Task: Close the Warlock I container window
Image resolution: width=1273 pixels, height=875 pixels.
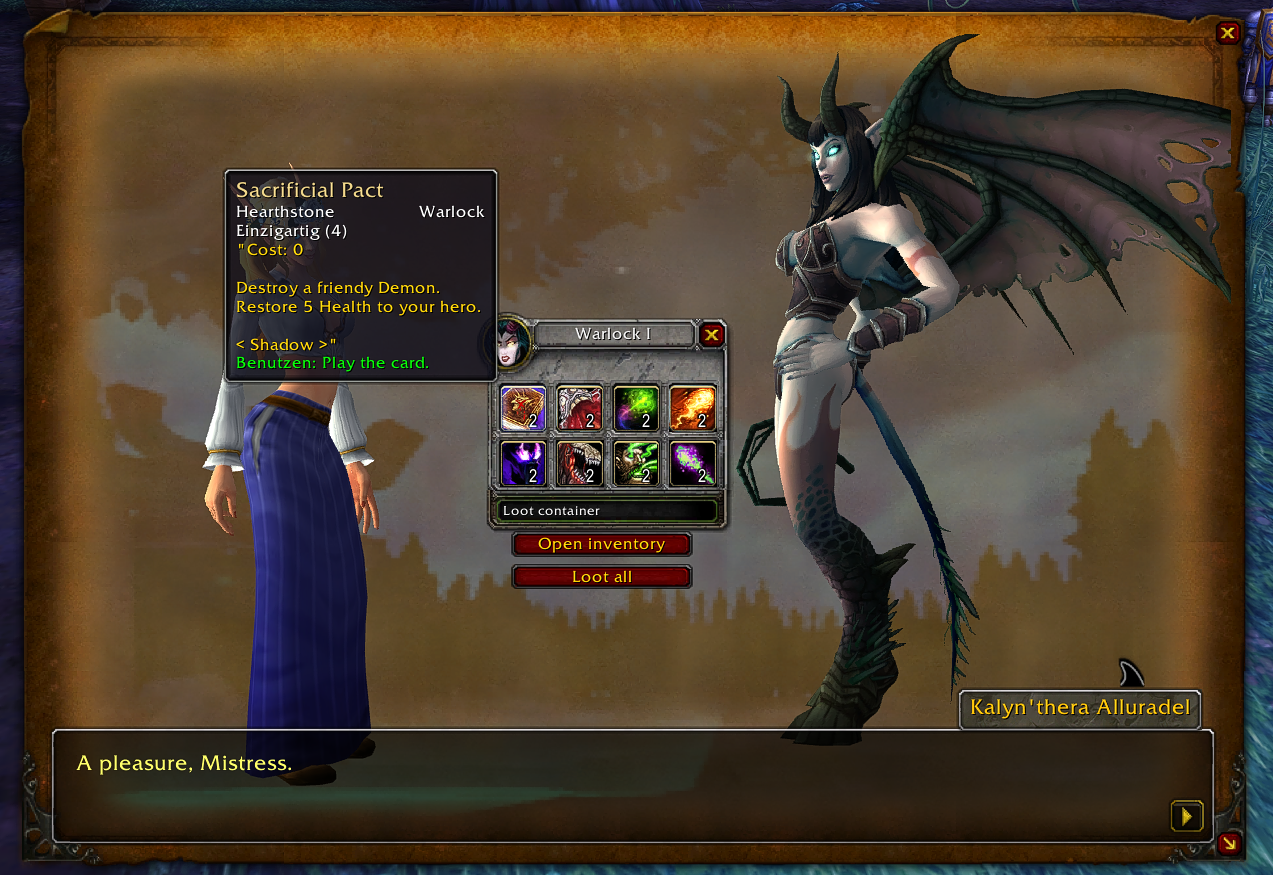Action: 711,335
